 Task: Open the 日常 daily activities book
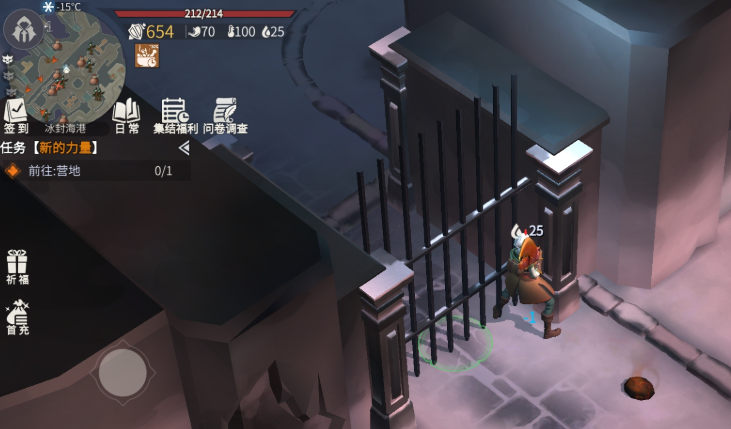[x=127, y=116]
